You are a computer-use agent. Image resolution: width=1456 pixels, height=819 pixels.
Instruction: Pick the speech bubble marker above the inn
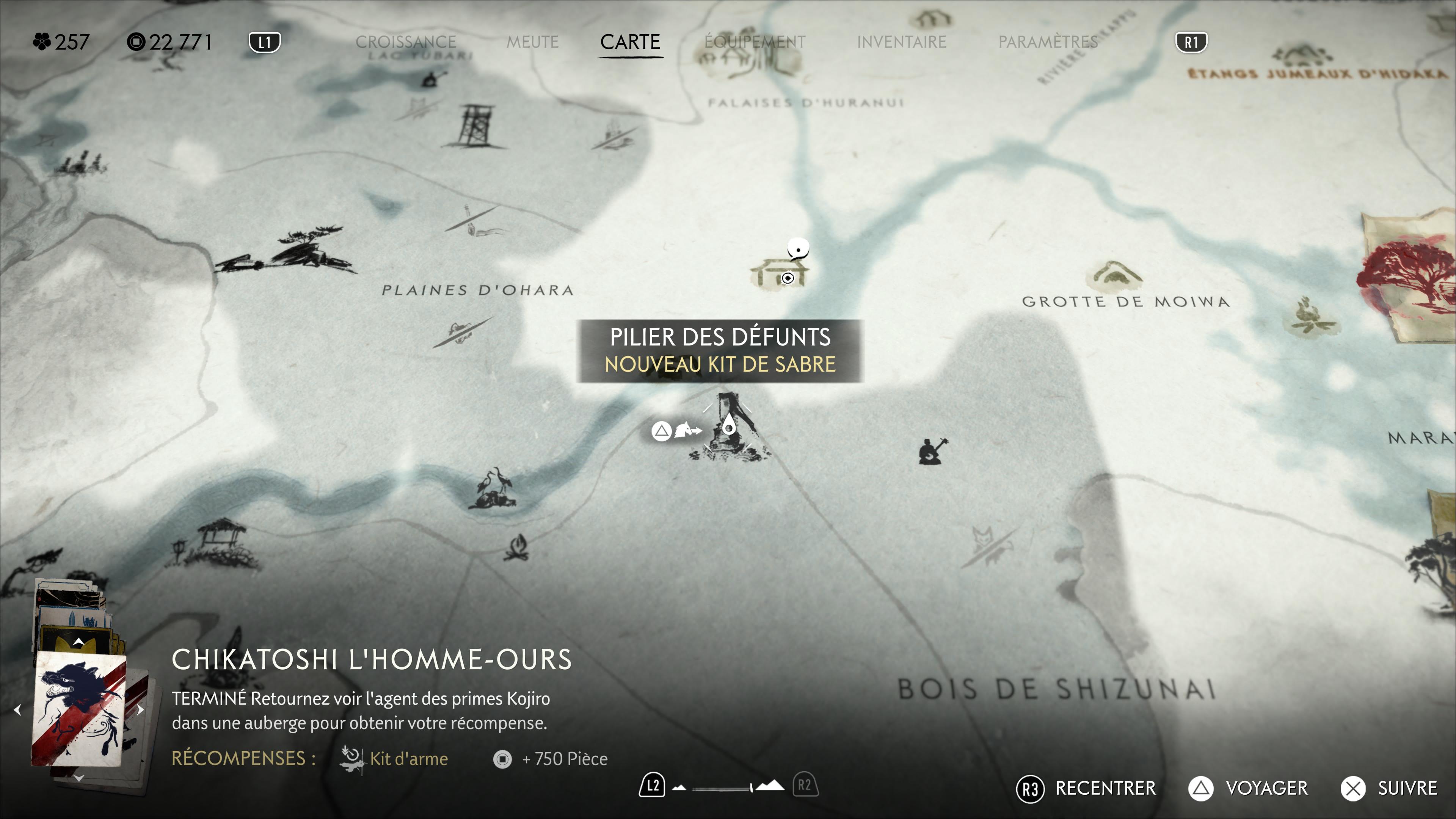pos(798,249)
